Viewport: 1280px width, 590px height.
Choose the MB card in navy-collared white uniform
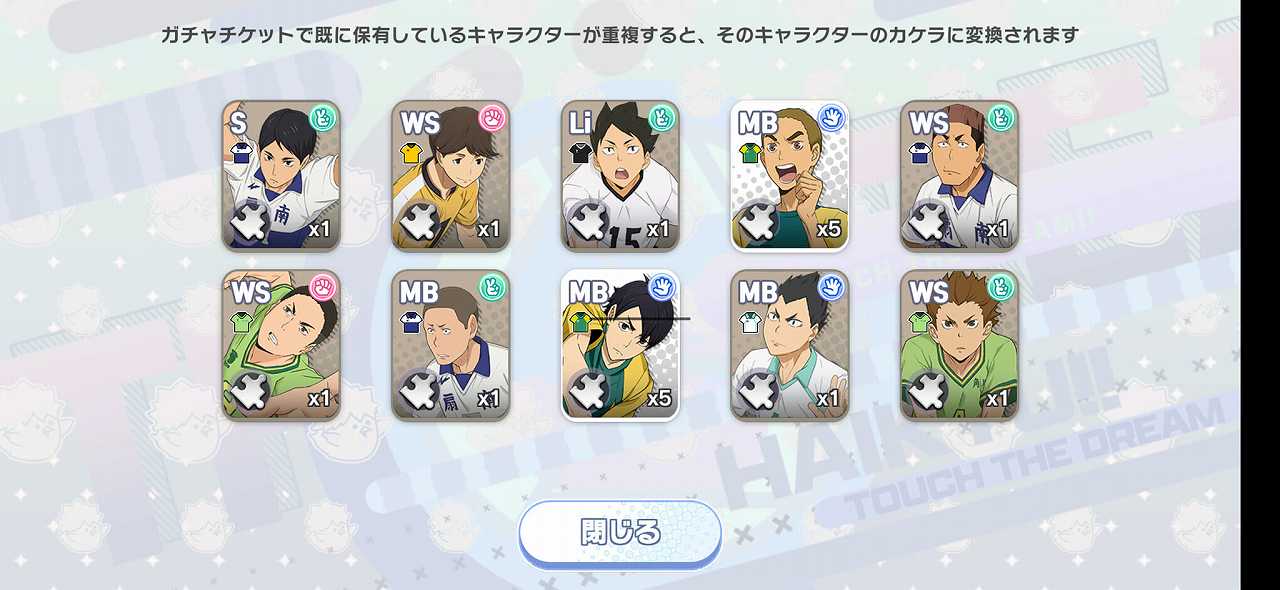[450, 345]
